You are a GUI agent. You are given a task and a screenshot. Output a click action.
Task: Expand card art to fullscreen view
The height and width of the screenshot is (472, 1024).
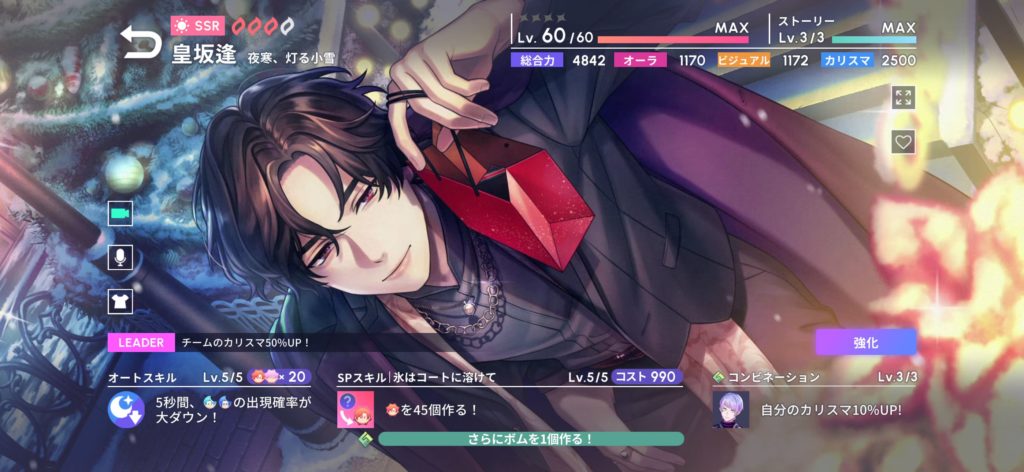[903, 97]
